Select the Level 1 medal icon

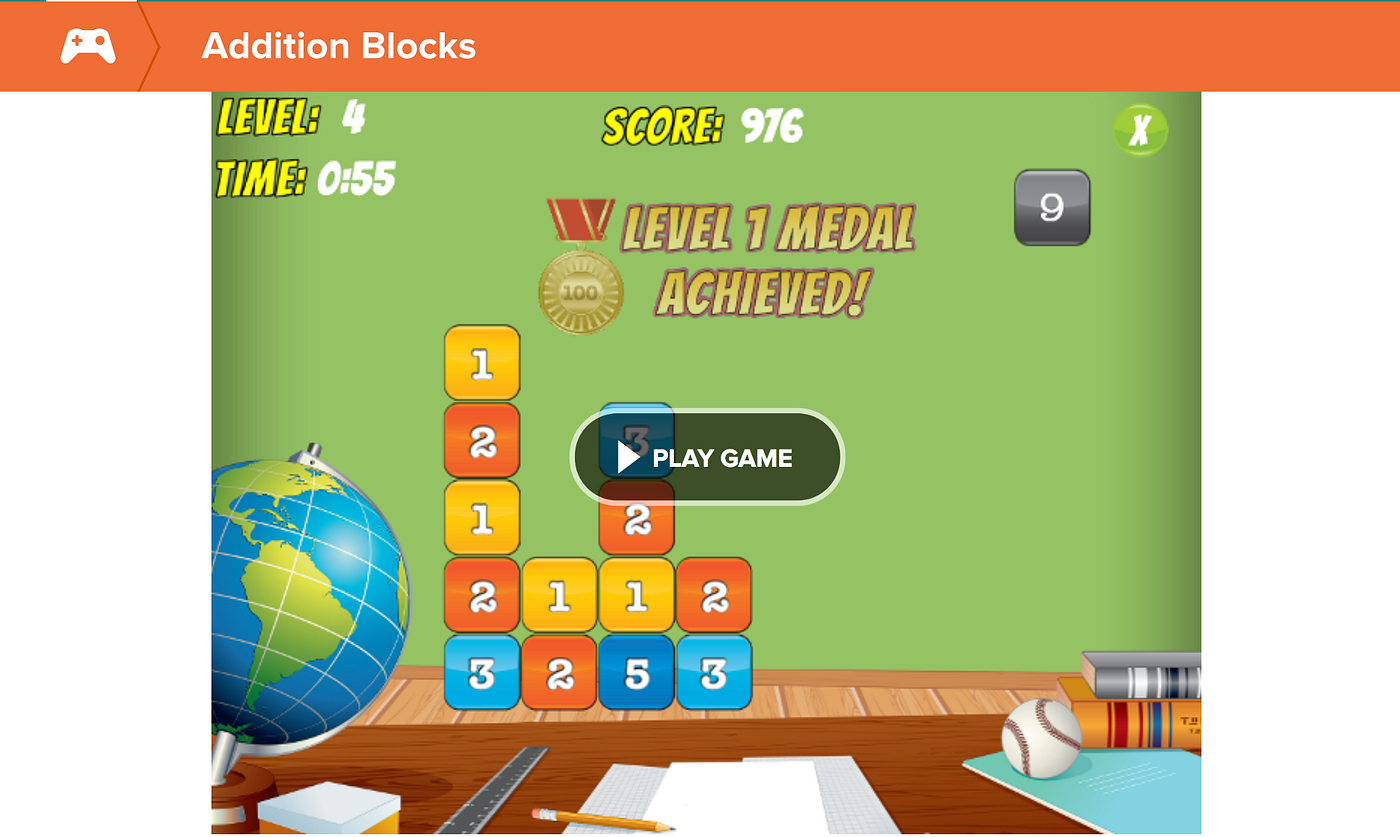tap(581, 290)
